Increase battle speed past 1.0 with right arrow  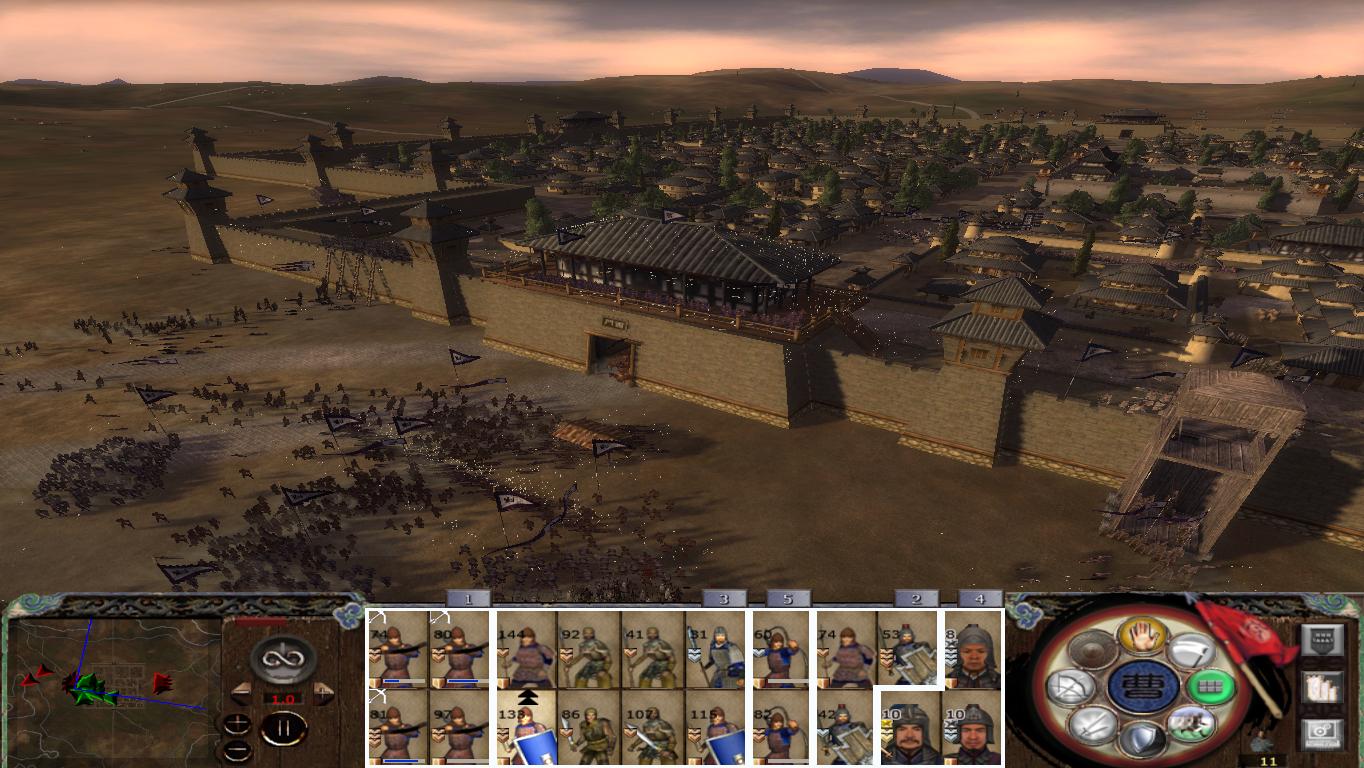pos(323,693)
